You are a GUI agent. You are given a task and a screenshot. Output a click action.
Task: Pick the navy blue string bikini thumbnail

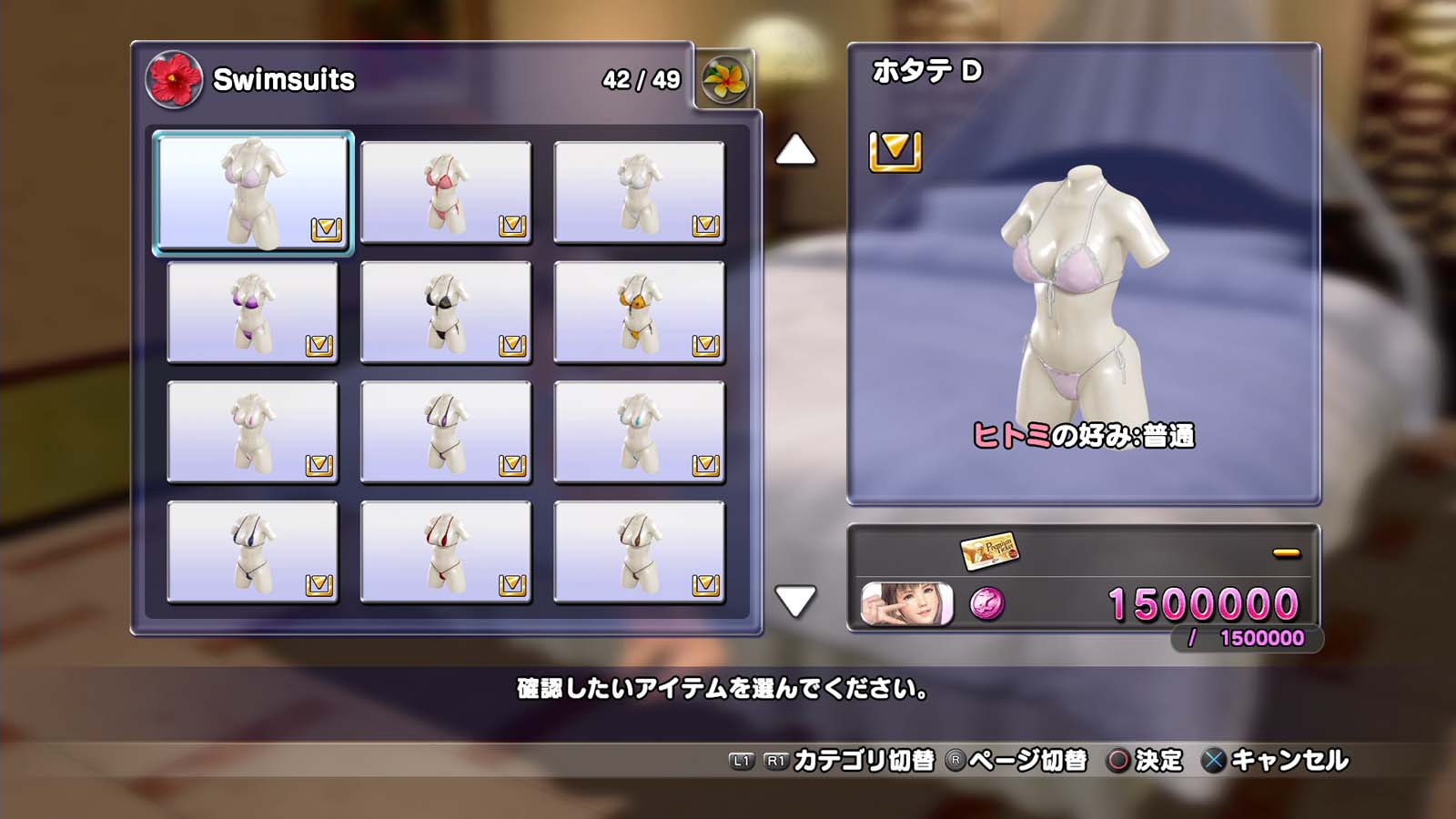253,551
